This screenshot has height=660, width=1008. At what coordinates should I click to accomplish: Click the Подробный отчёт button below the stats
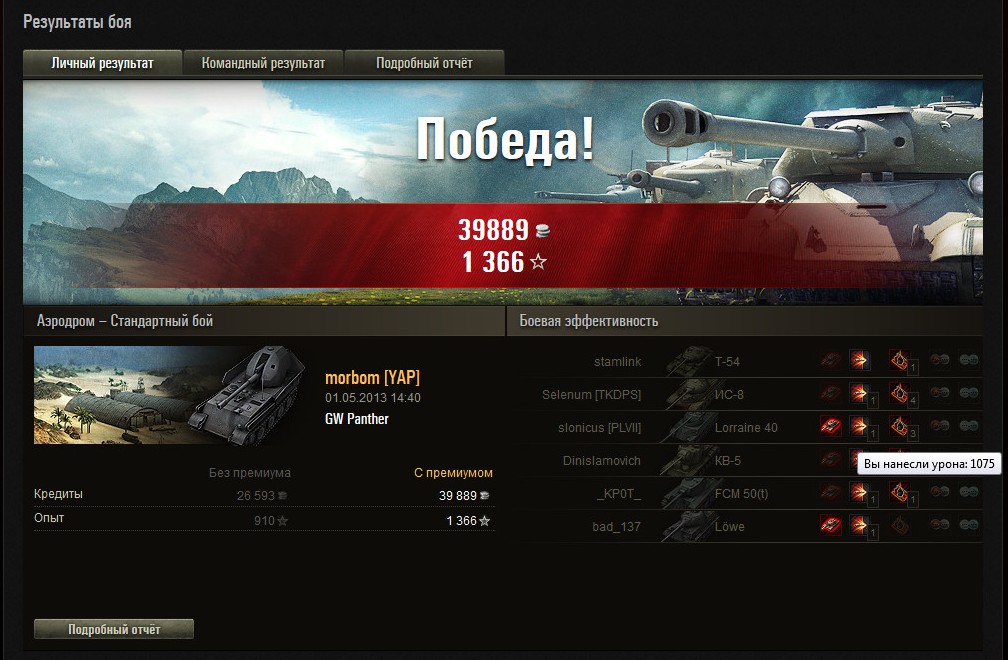pyautogui.click(x=114, y=629)
